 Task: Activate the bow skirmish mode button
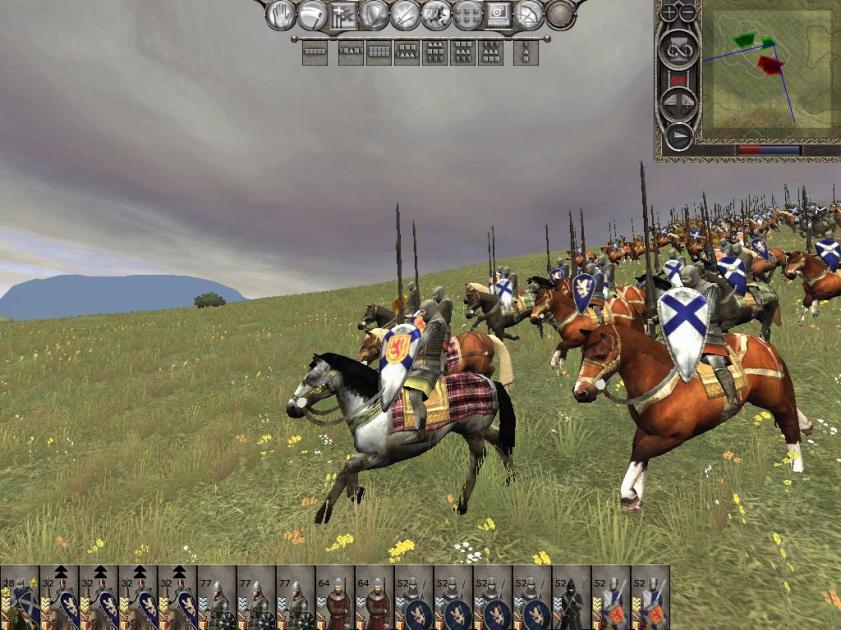528,14
